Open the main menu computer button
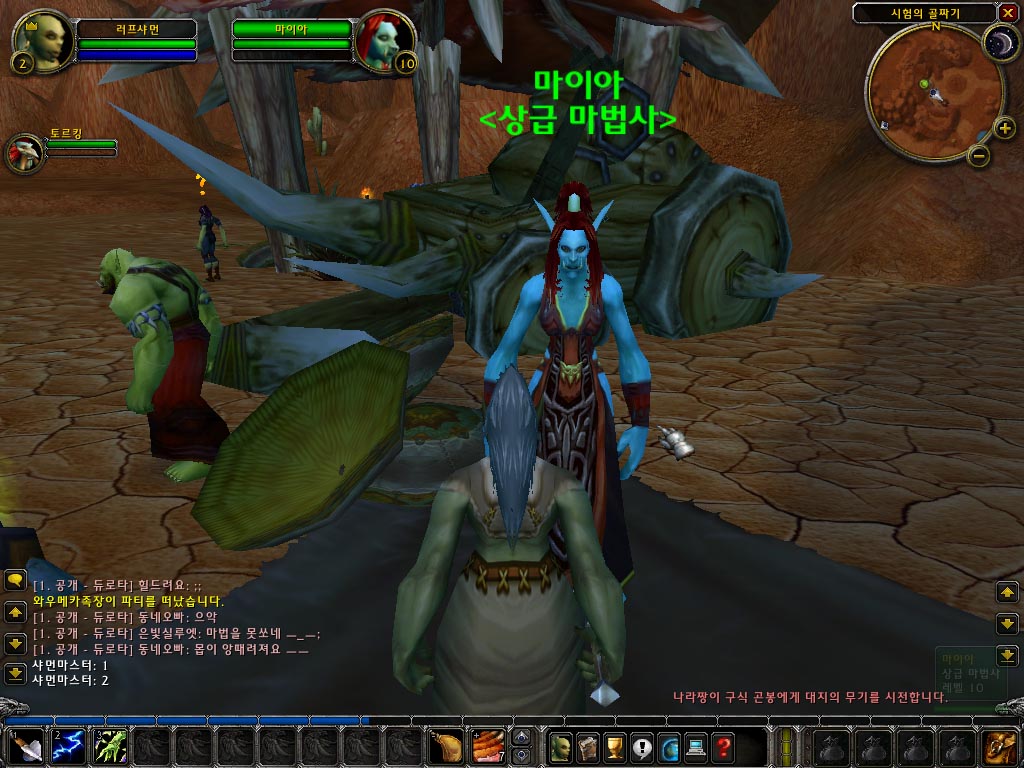This screenshot has width=1024, height=768. pyautogui.click(x=696, y=746)
